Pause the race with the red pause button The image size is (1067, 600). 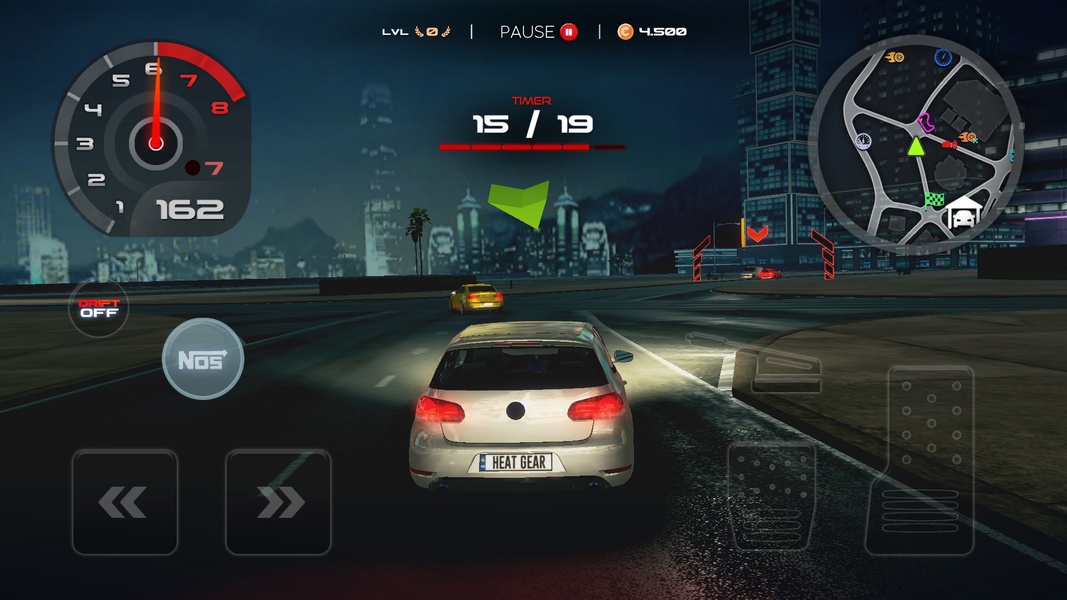(x=568, y=32)
